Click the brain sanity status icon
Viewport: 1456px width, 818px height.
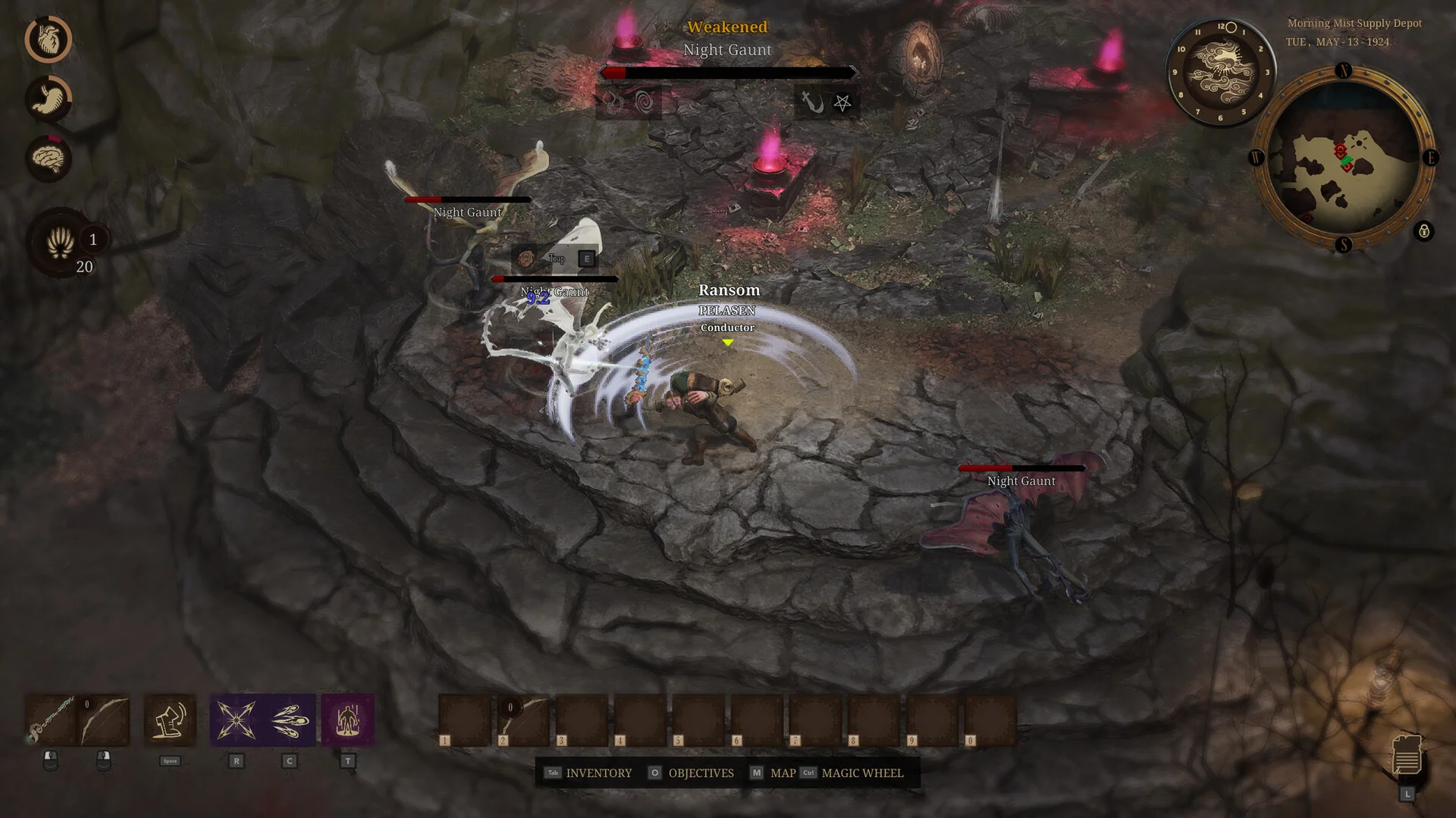49,158
